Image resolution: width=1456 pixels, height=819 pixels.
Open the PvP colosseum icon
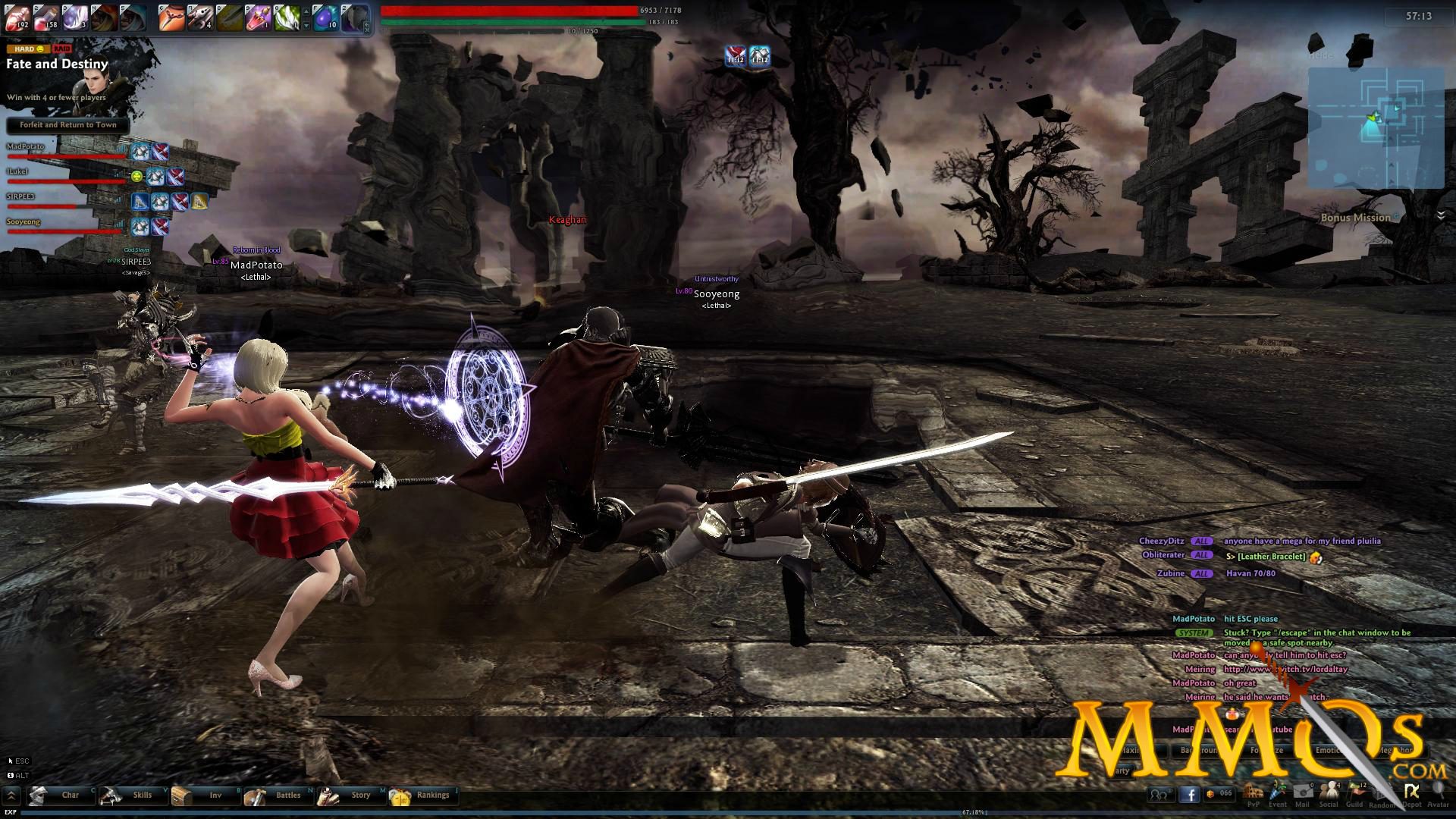[x=1253, y=794]
